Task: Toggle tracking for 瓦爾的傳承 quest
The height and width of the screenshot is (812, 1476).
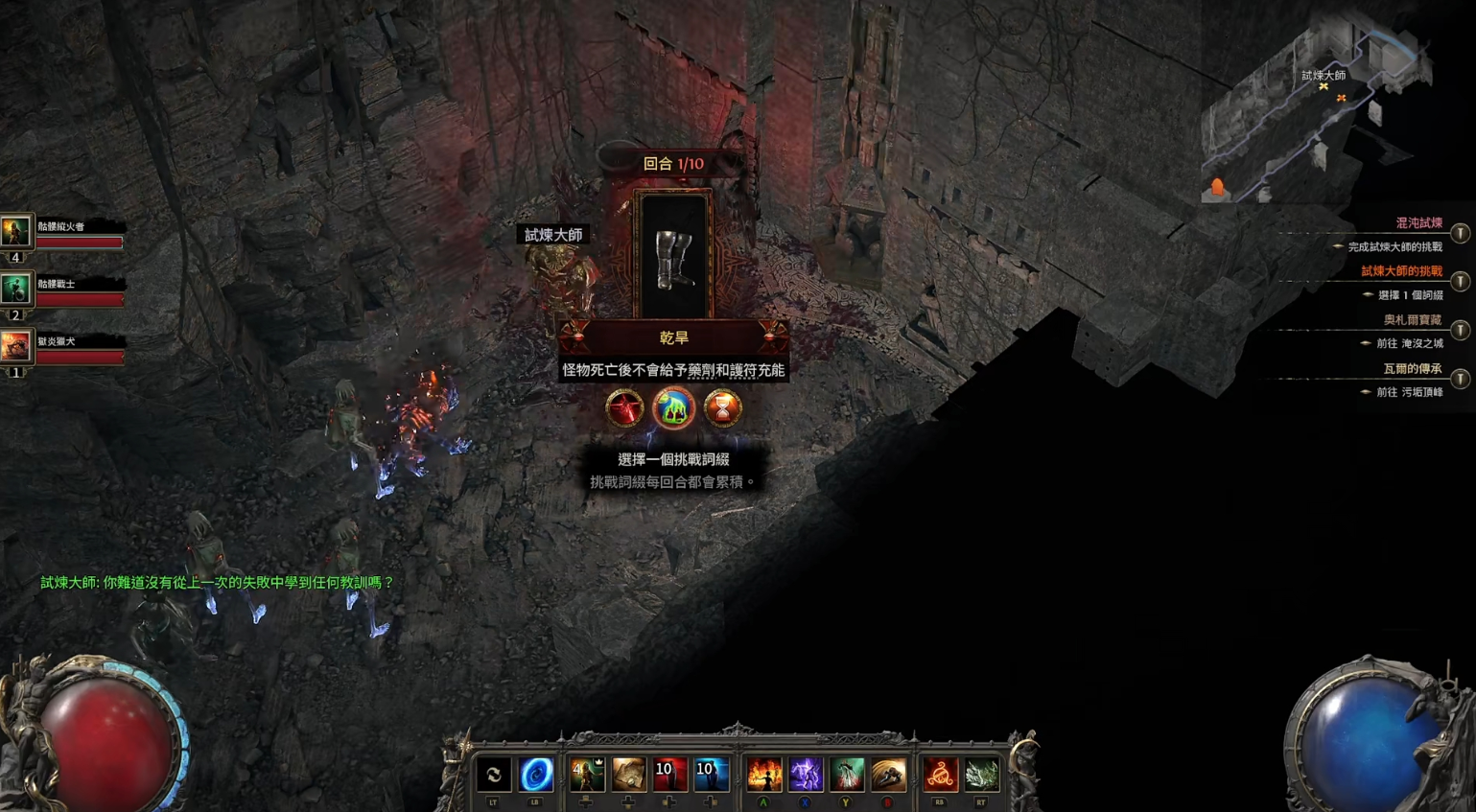Action: [x=1460, y=379]
